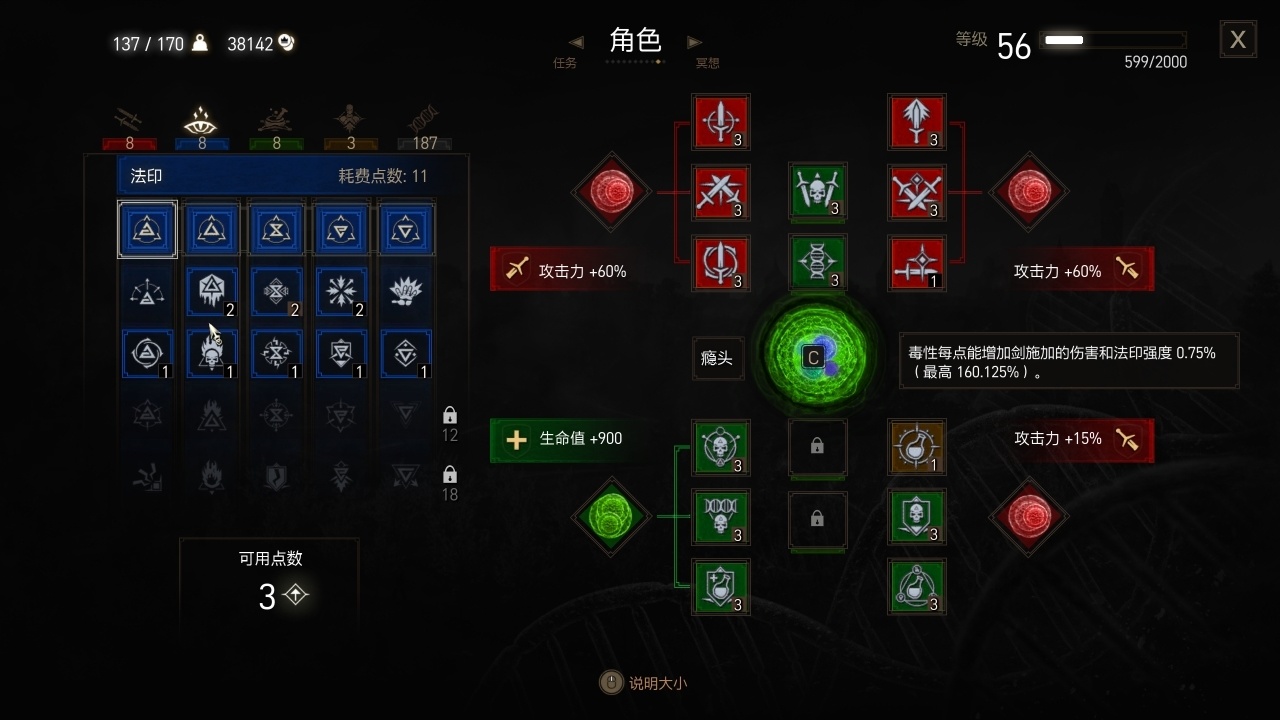
Task: Click the 瘾头 skill label button
Action: point(716,358)
